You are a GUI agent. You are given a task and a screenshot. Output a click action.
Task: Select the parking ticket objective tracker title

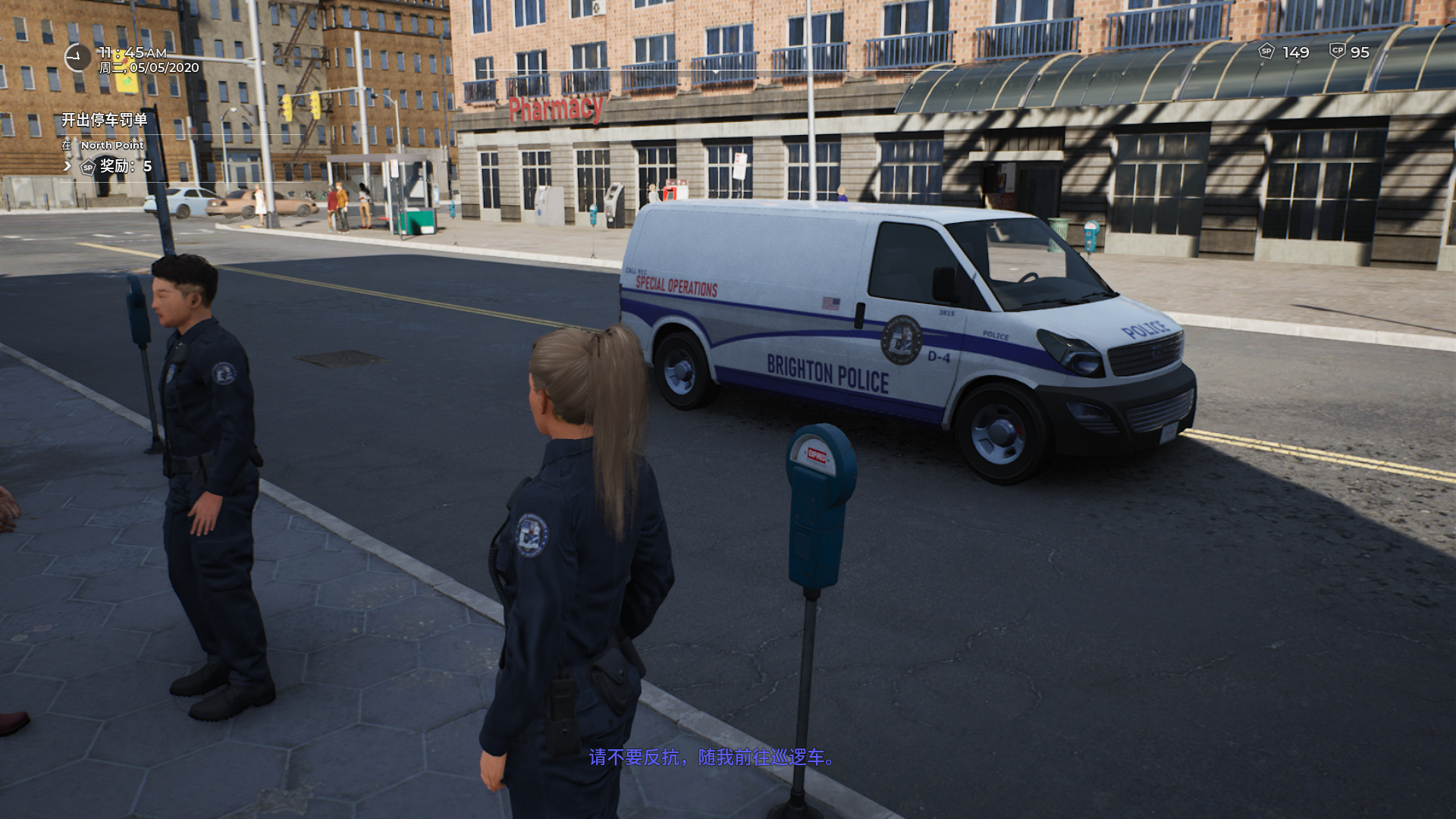tap(105, 120)
